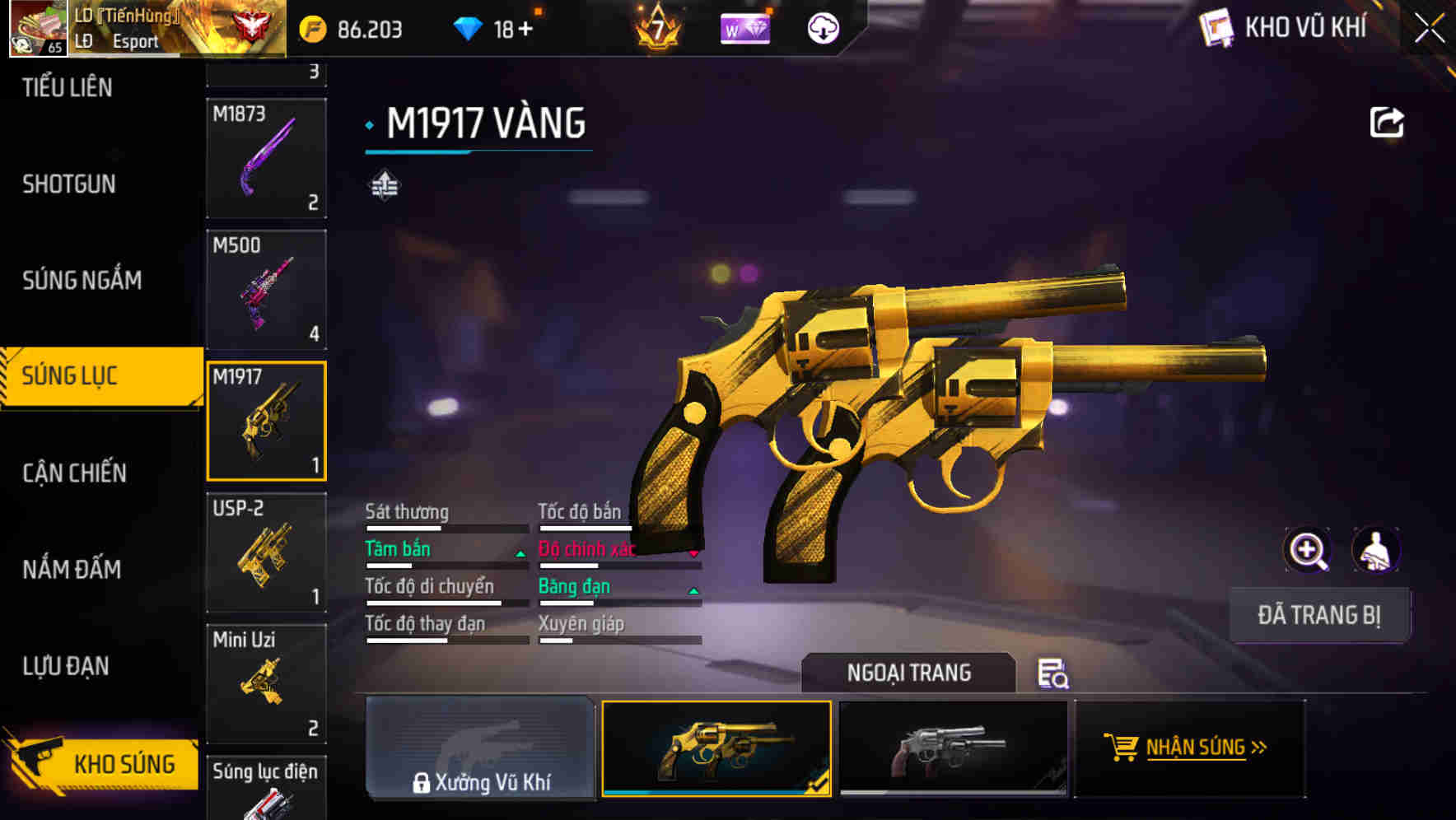This screenshot has width=1456, height=820.
Task: Open the share icon for M1917 Vàng
Action: 1387,122
